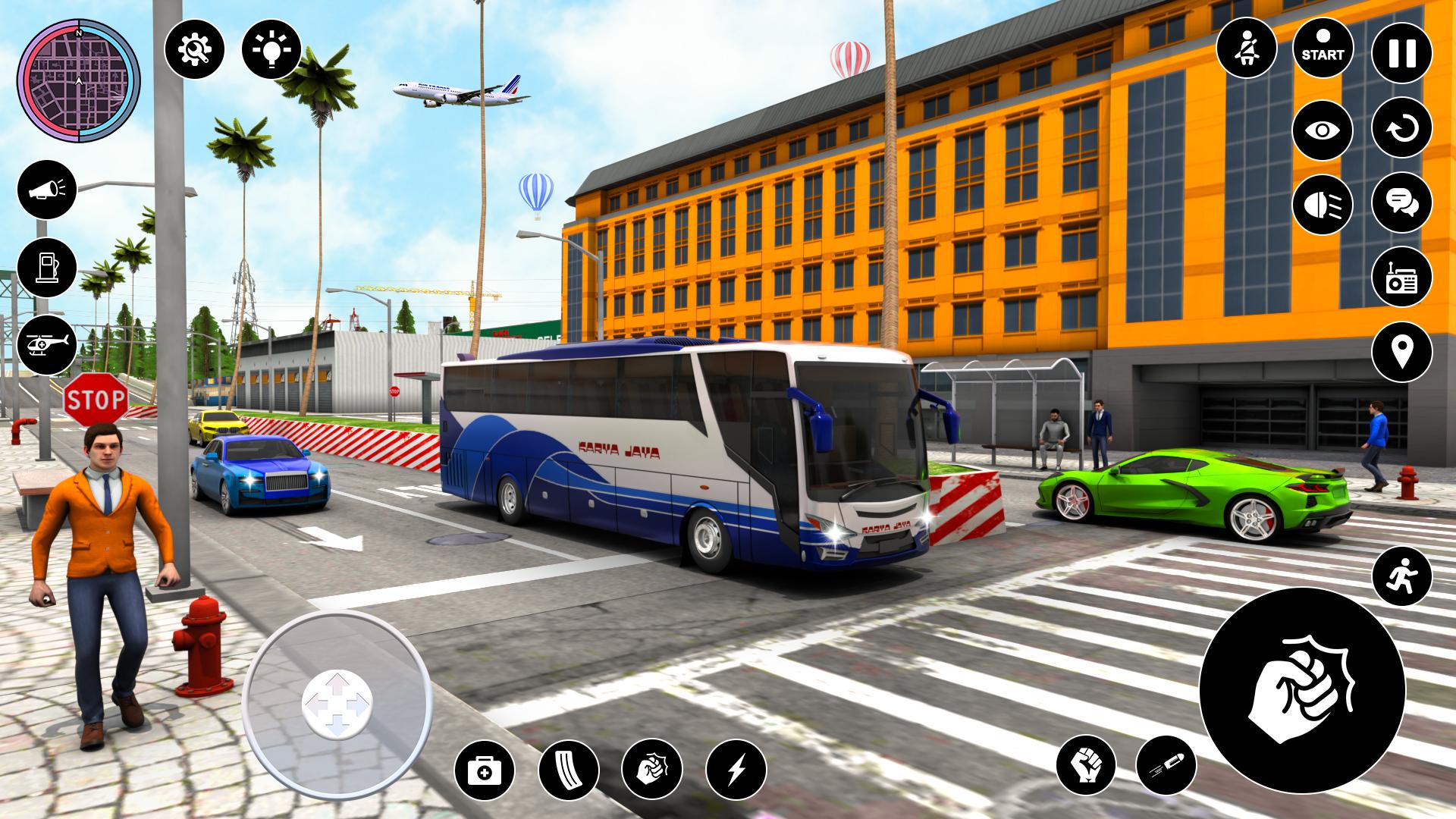The image size is (1456, 819).
Task: Select the fuel pump icon
Action: 47,268
